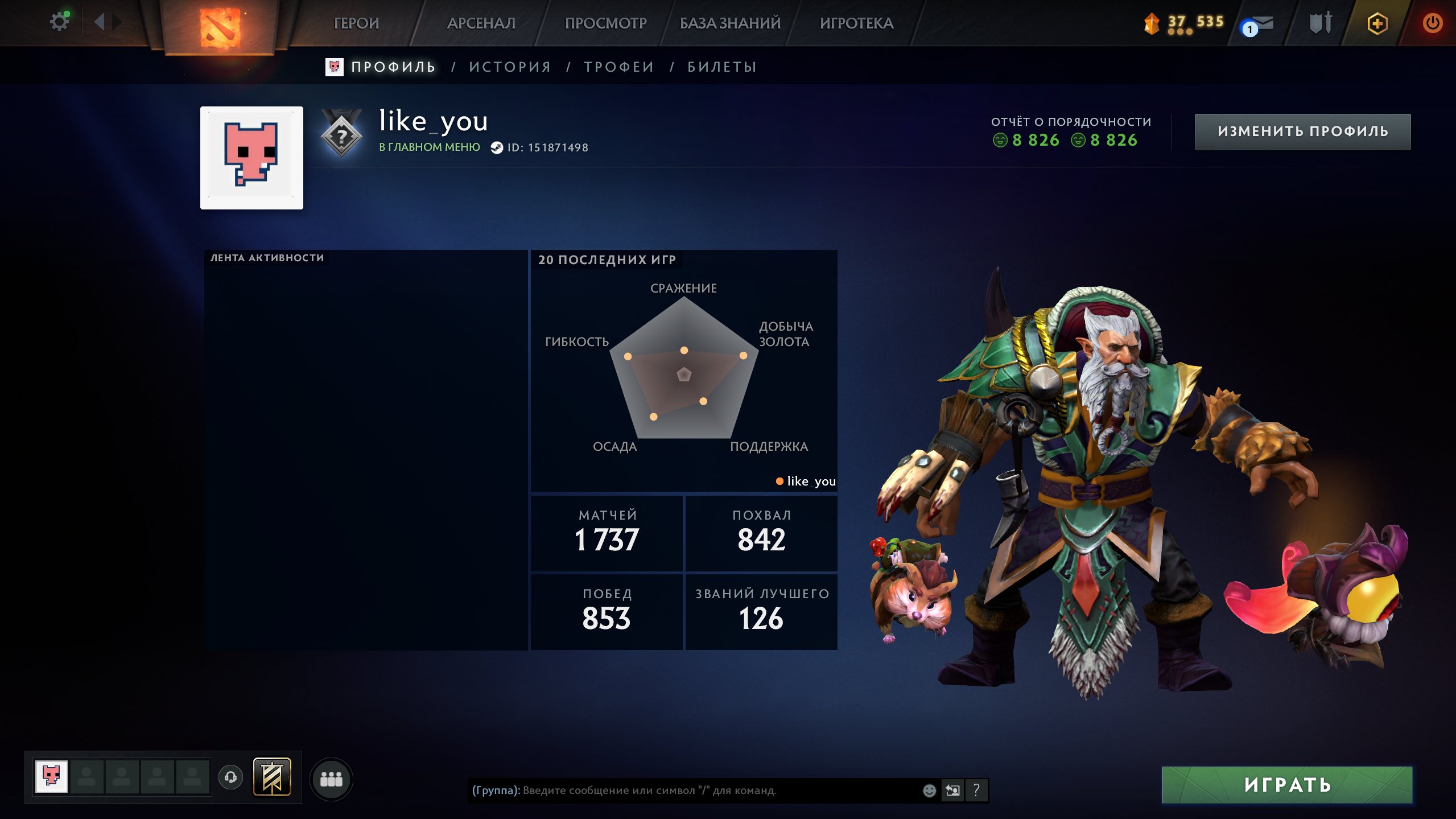
Task: Click the red power quit button
Action: [1432, 23]
